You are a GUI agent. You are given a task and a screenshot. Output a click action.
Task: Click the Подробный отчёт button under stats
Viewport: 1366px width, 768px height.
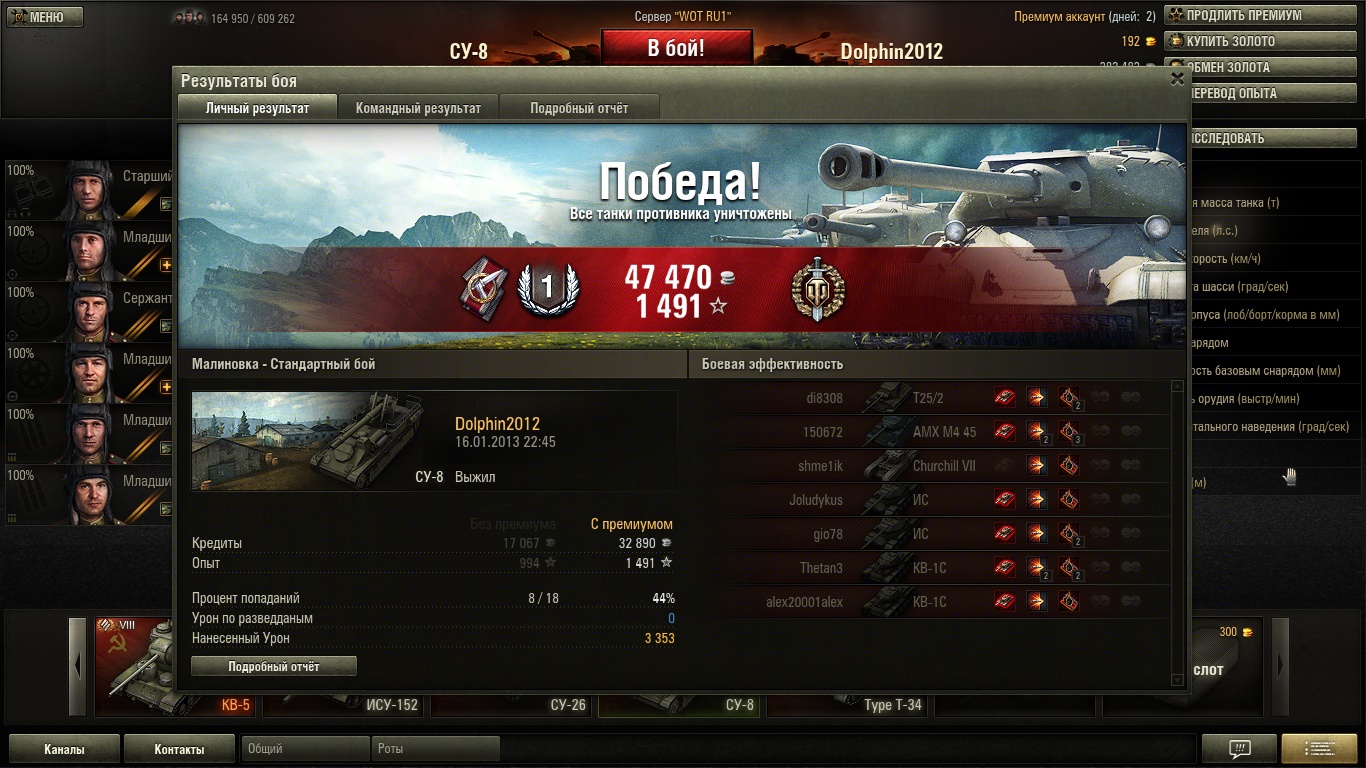tap(274, 666)
